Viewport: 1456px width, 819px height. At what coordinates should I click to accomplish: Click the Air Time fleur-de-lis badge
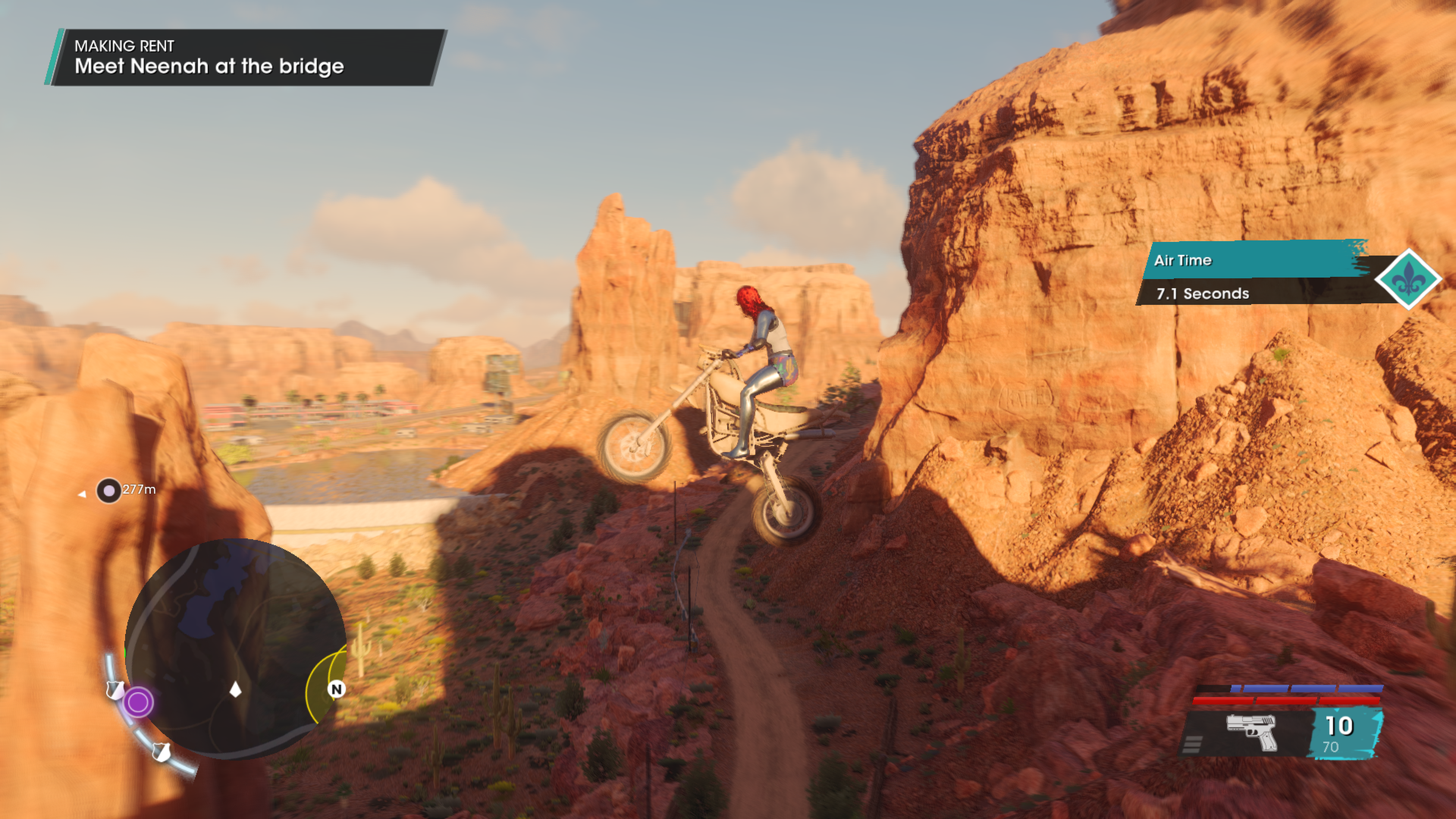[1408, 279]
